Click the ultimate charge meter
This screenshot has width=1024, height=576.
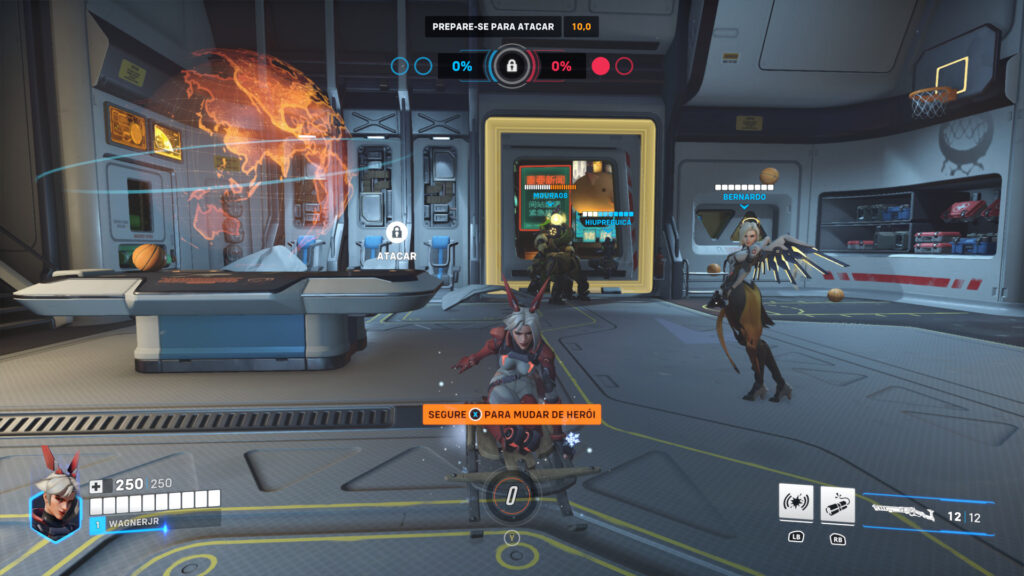tap(511, 496)
